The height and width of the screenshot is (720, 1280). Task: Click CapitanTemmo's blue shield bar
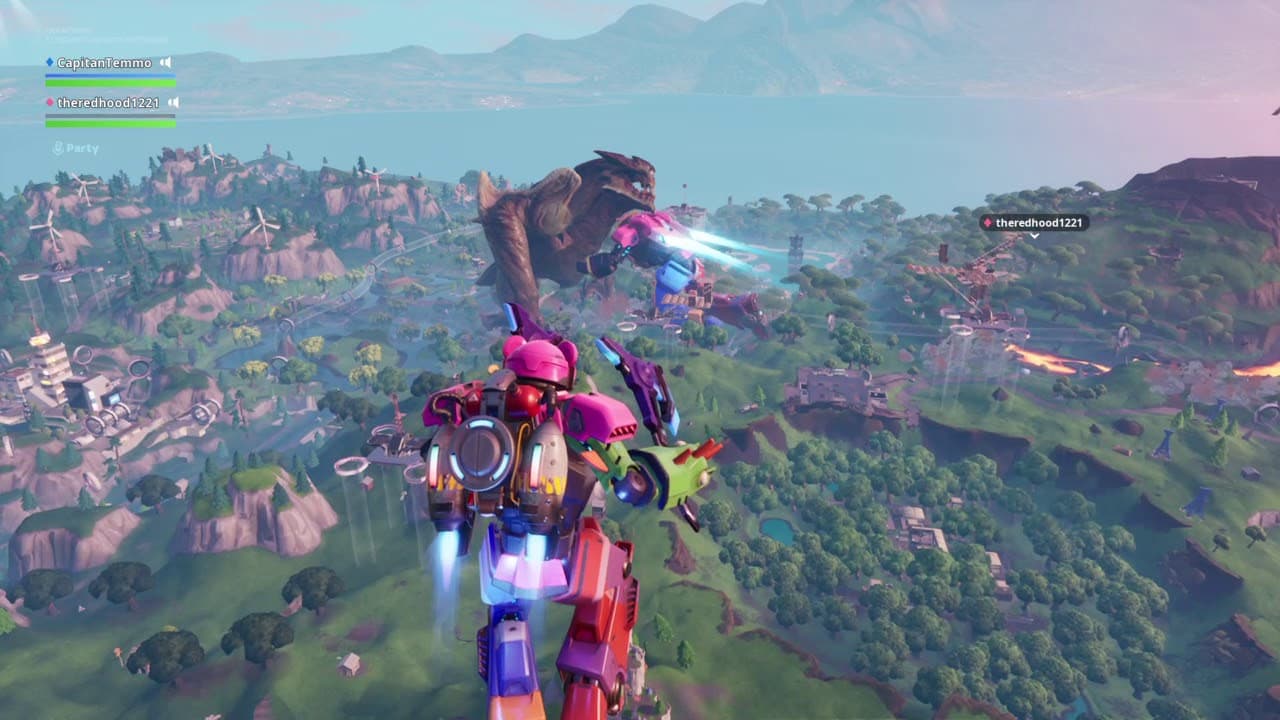pyautogui.click(x=110, y=76)
